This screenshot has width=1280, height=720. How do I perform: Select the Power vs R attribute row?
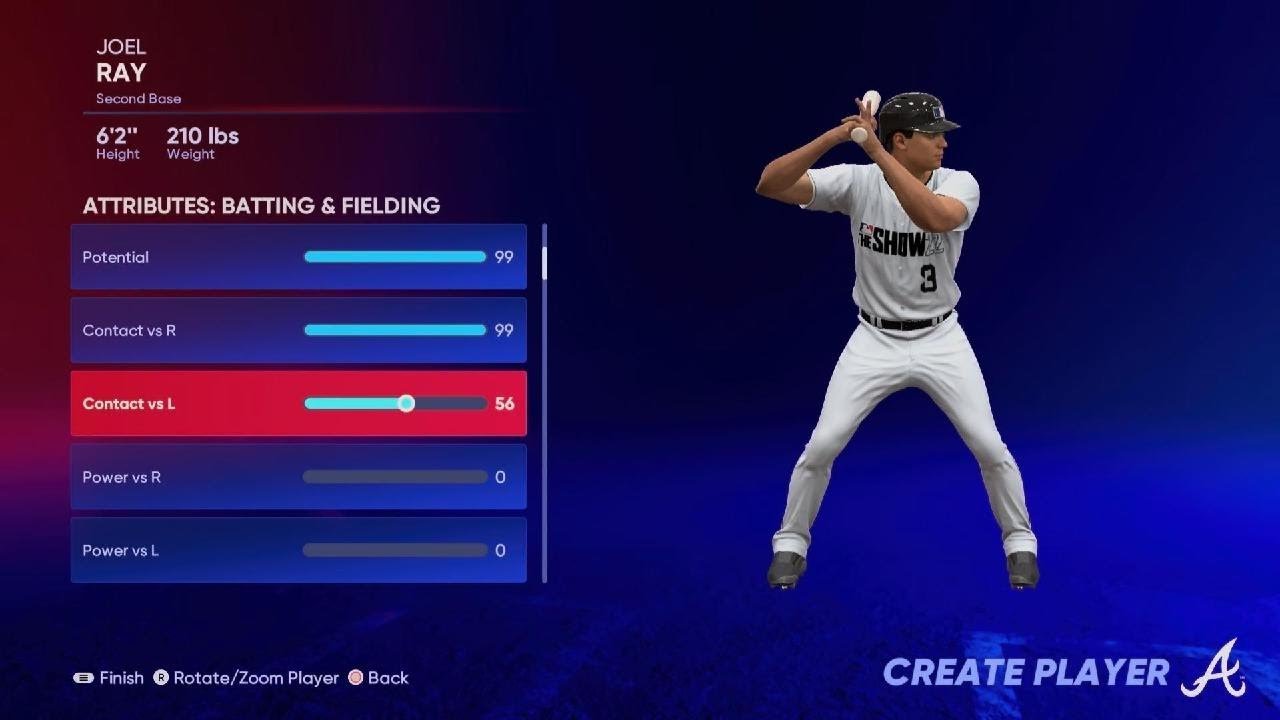[297, 477]
